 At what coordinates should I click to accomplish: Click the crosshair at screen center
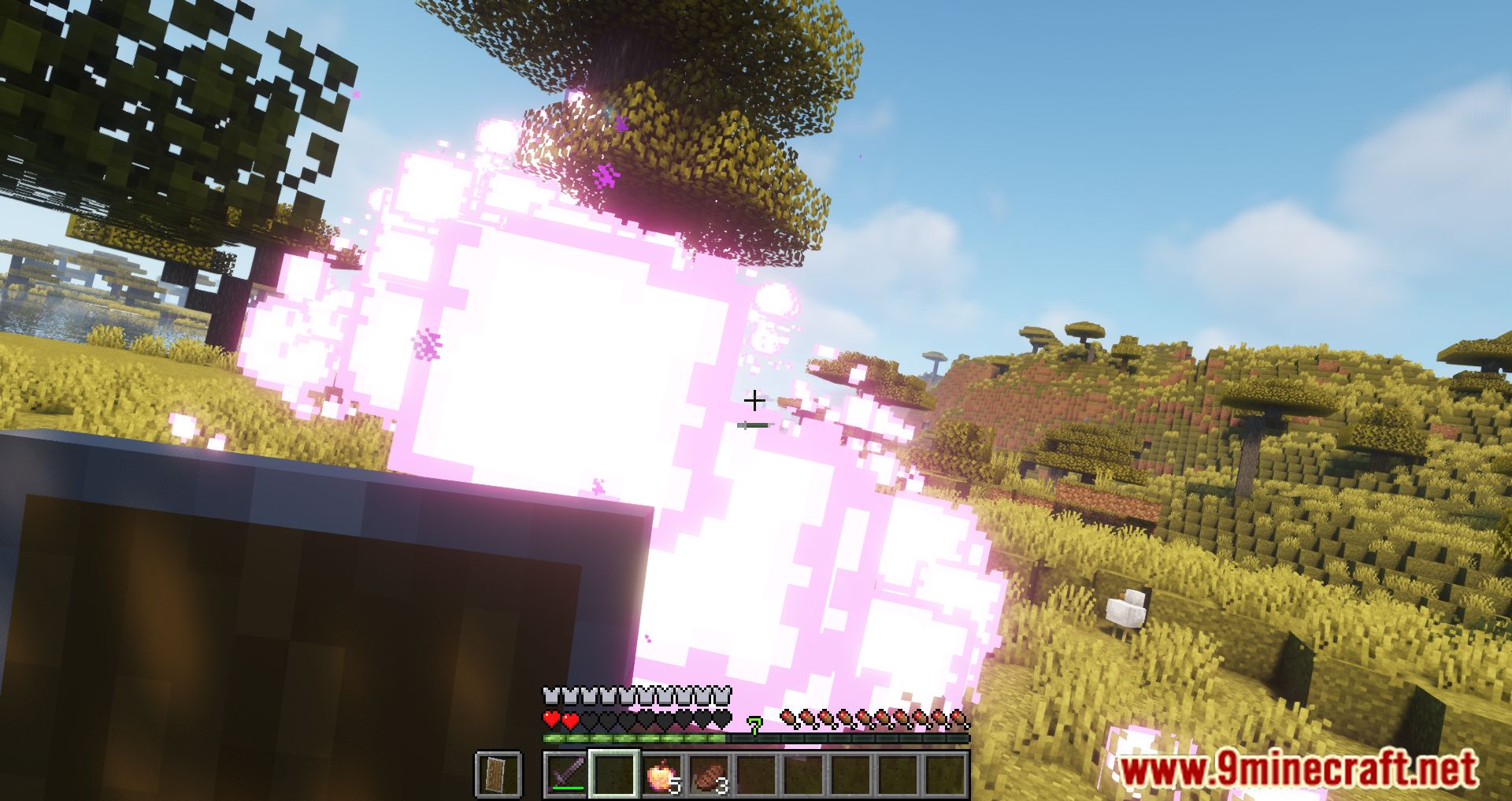coord(754,400)
